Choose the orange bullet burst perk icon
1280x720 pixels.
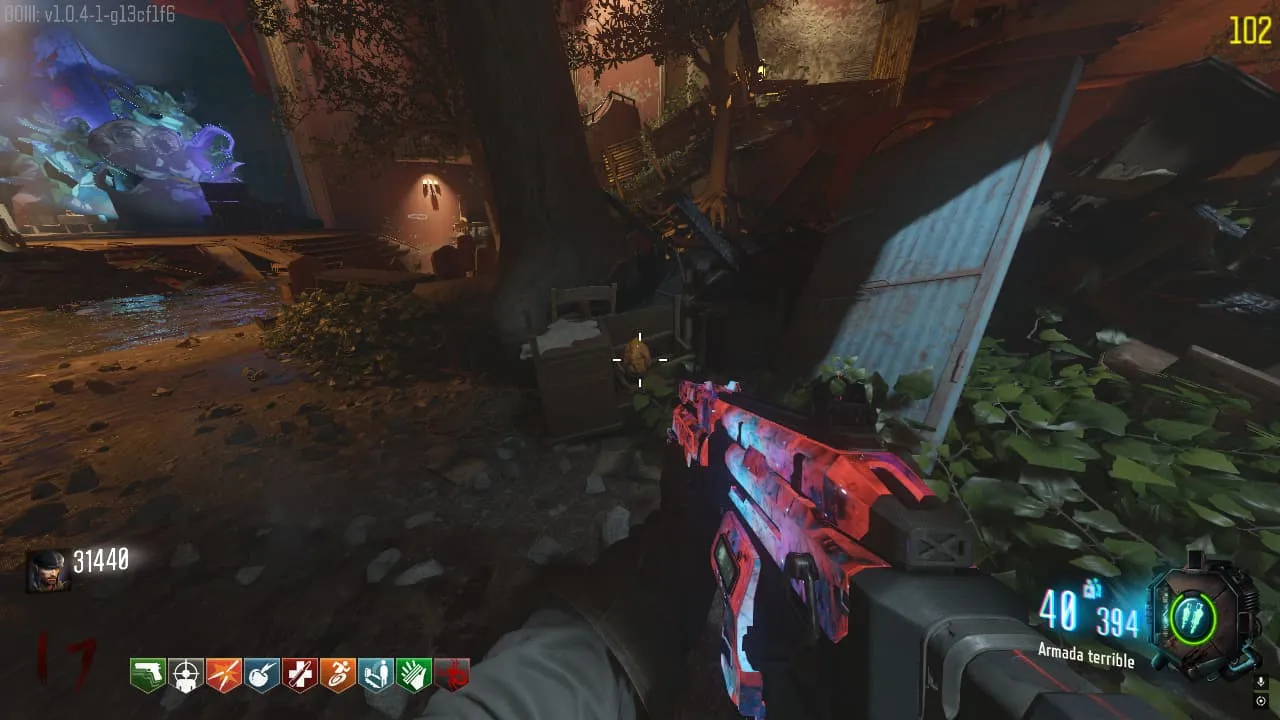click(x=224, y=675)
